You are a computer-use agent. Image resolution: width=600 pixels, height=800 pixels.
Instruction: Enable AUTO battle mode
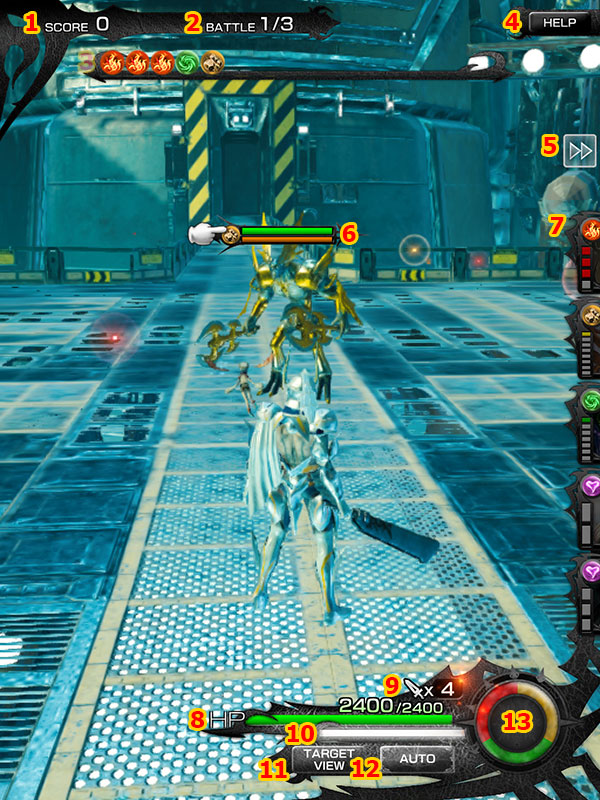tap(416, 759)
